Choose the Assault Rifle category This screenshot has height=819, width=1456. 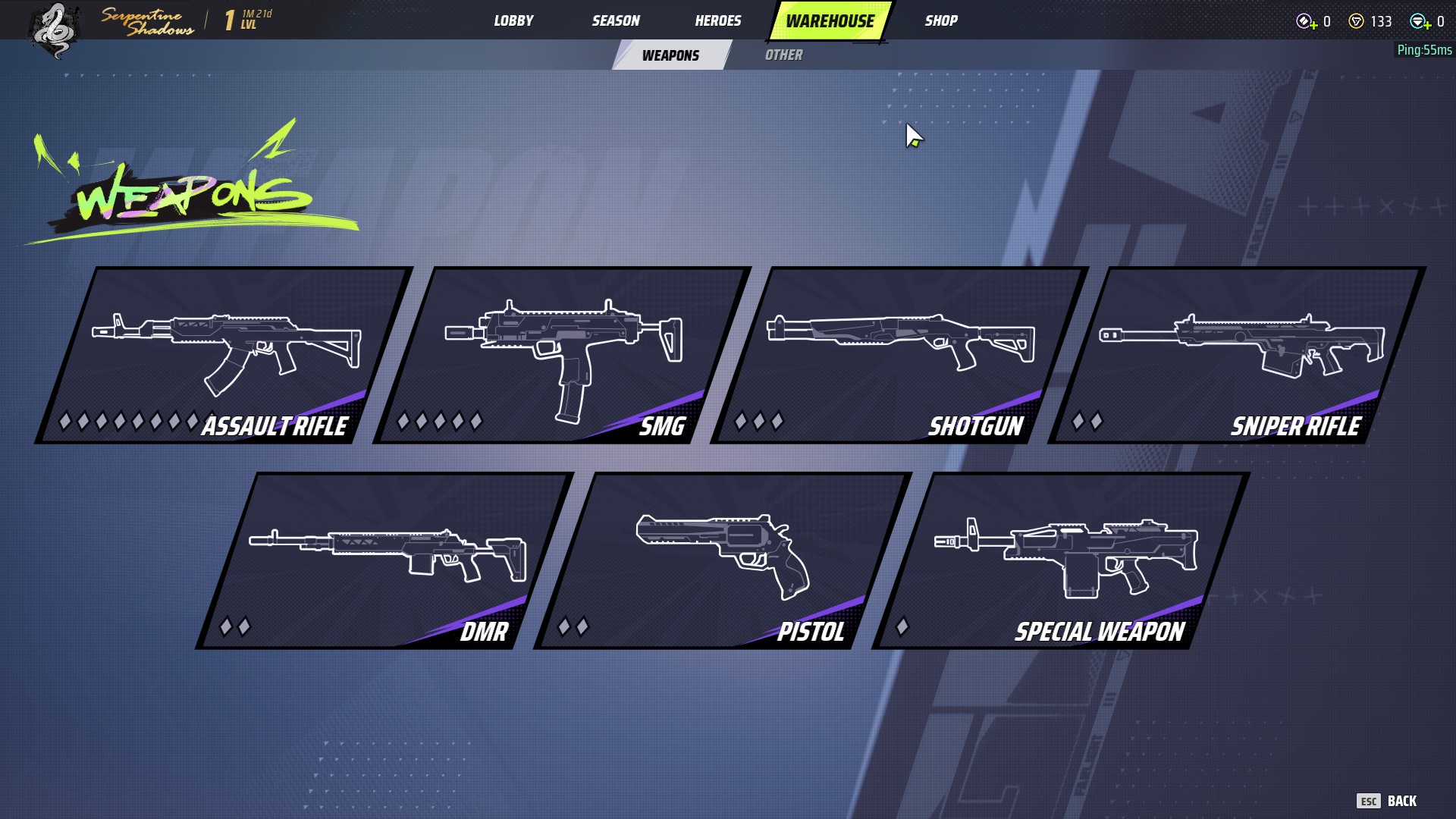point(224,355)
